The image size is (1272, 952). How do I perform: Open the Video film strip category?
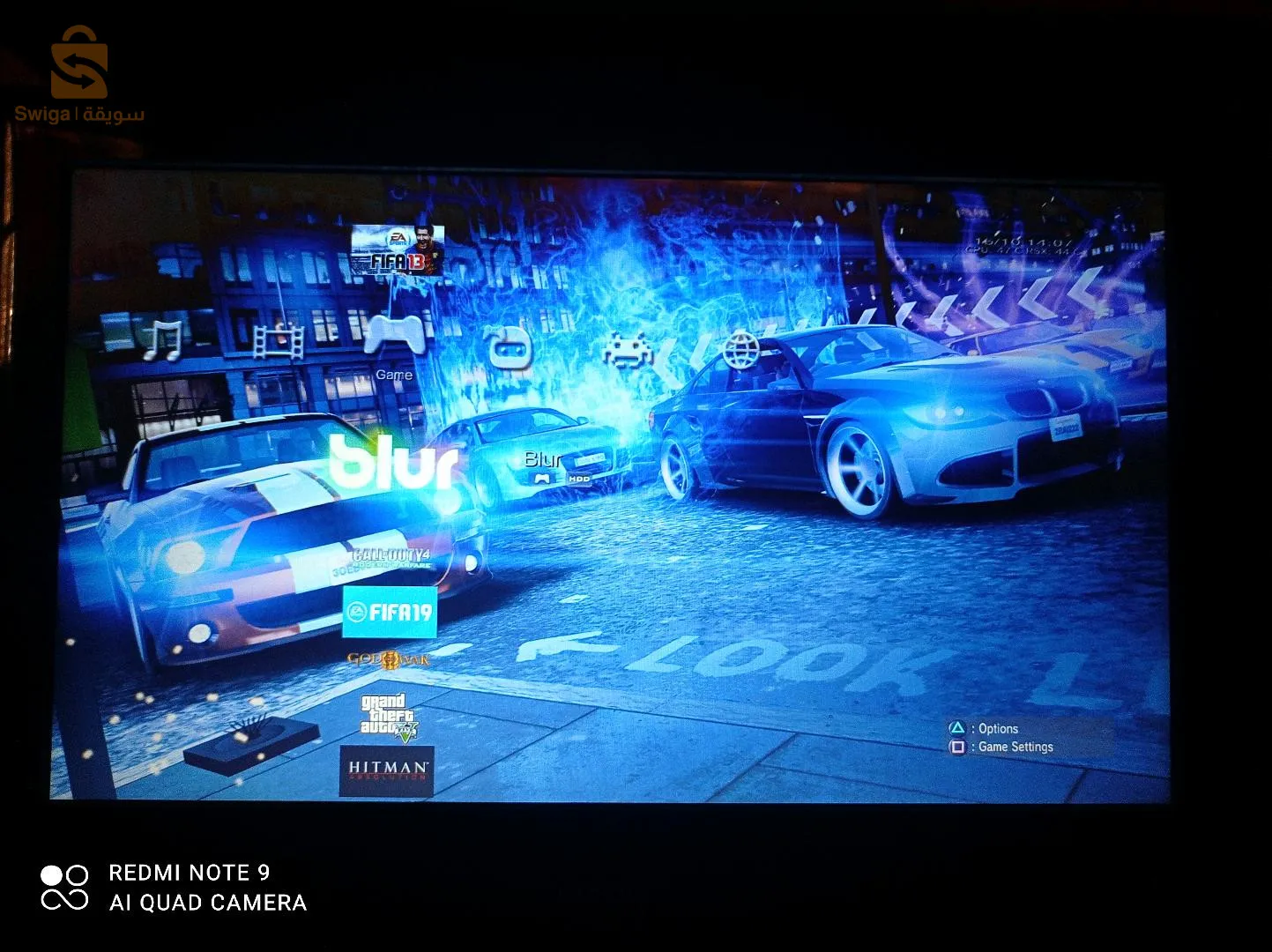(x=279, y=341)
